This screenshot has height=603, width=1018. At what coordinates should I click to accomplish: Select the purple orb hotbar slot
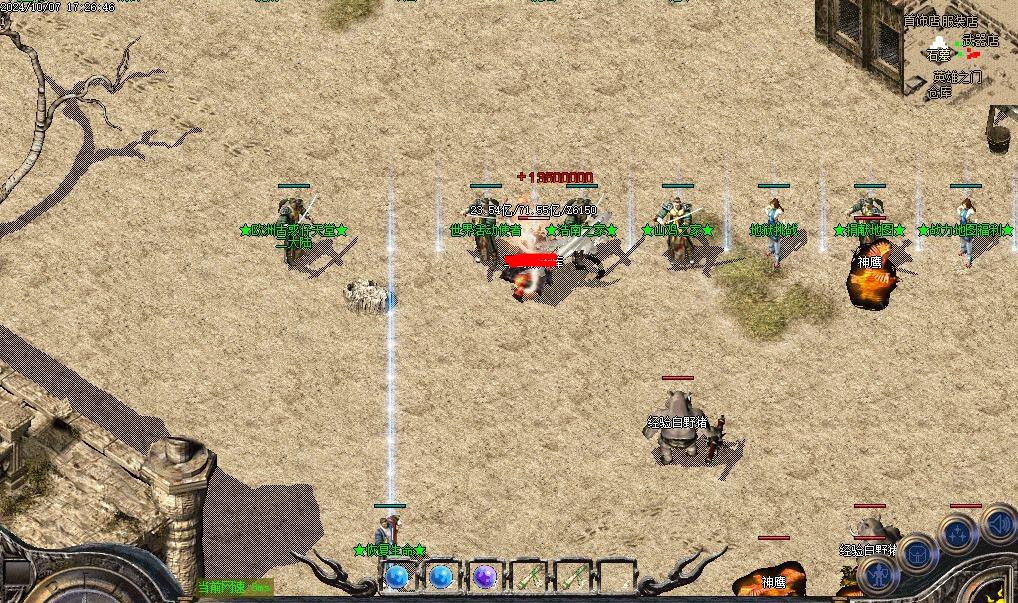[485, 577]
